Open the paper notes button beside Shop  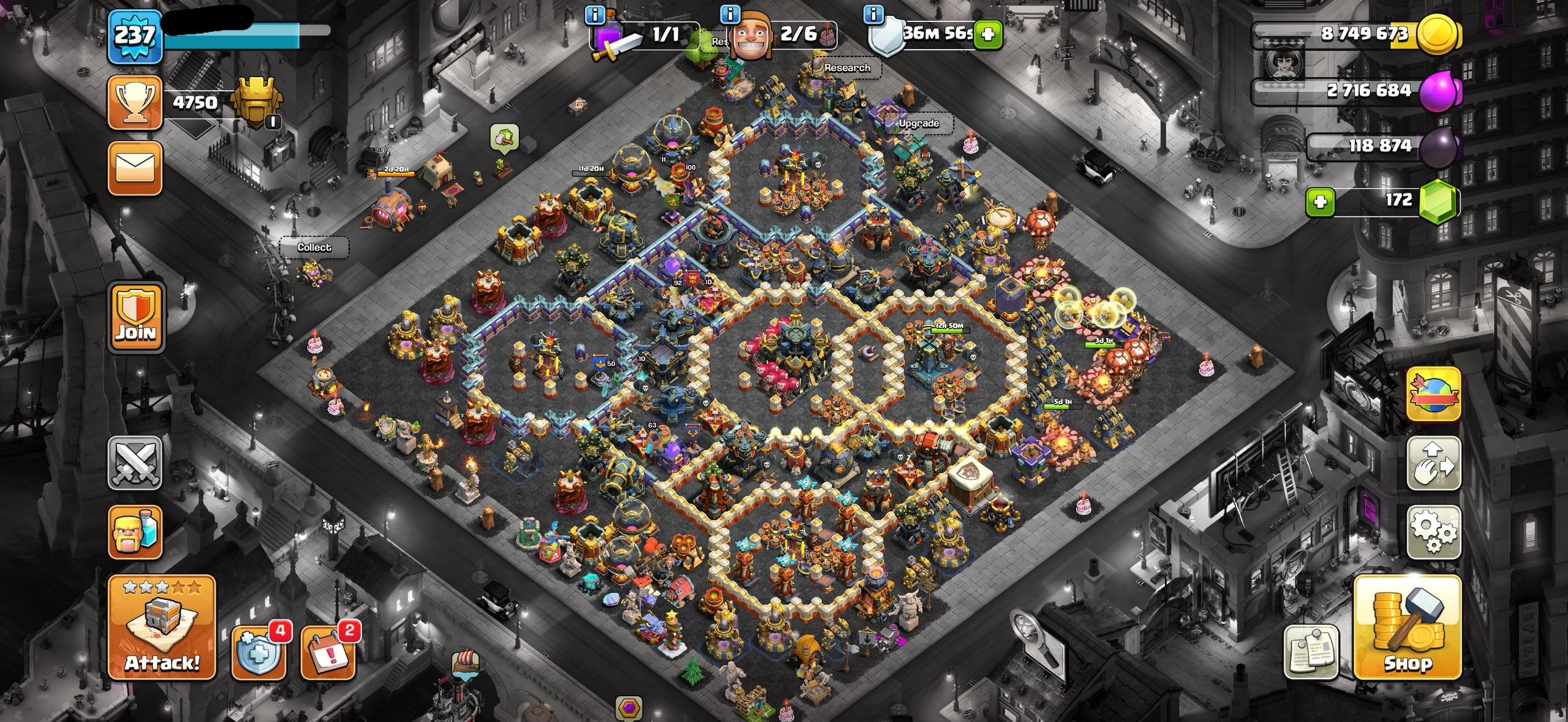point(1311,652)
